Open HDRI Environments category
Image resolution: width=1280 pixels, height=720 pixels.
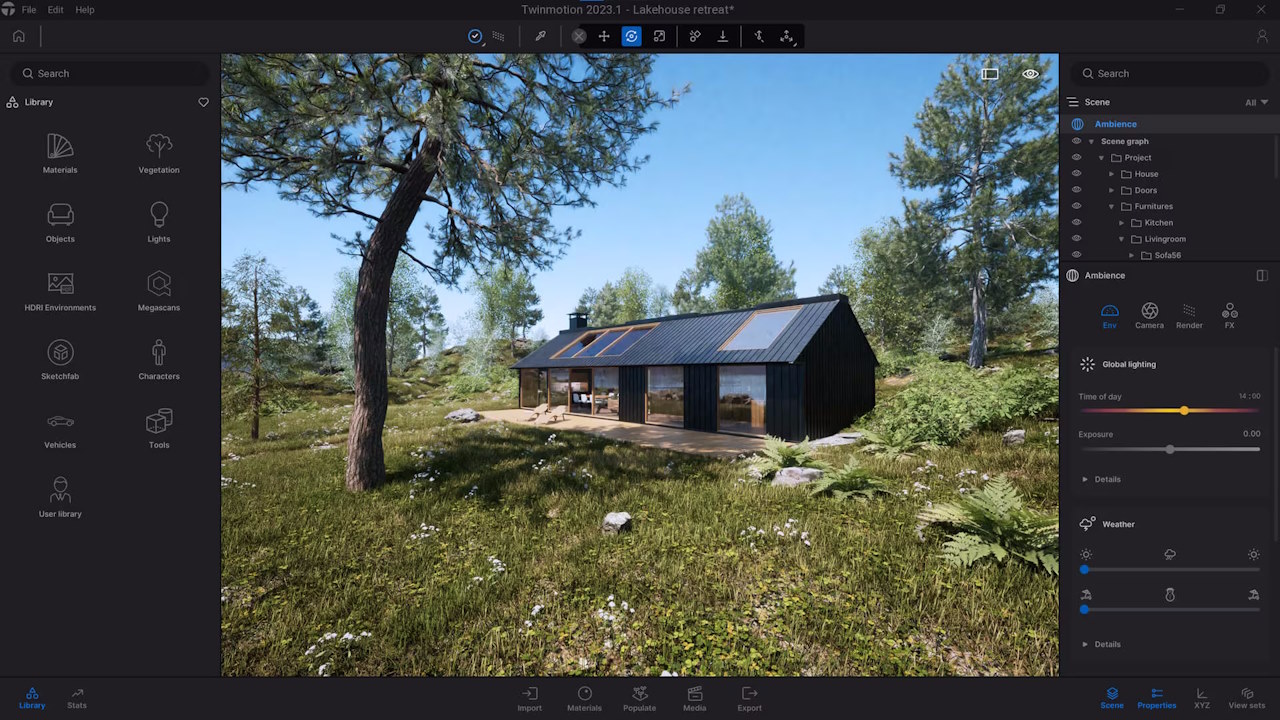click(x=60, y=291)
